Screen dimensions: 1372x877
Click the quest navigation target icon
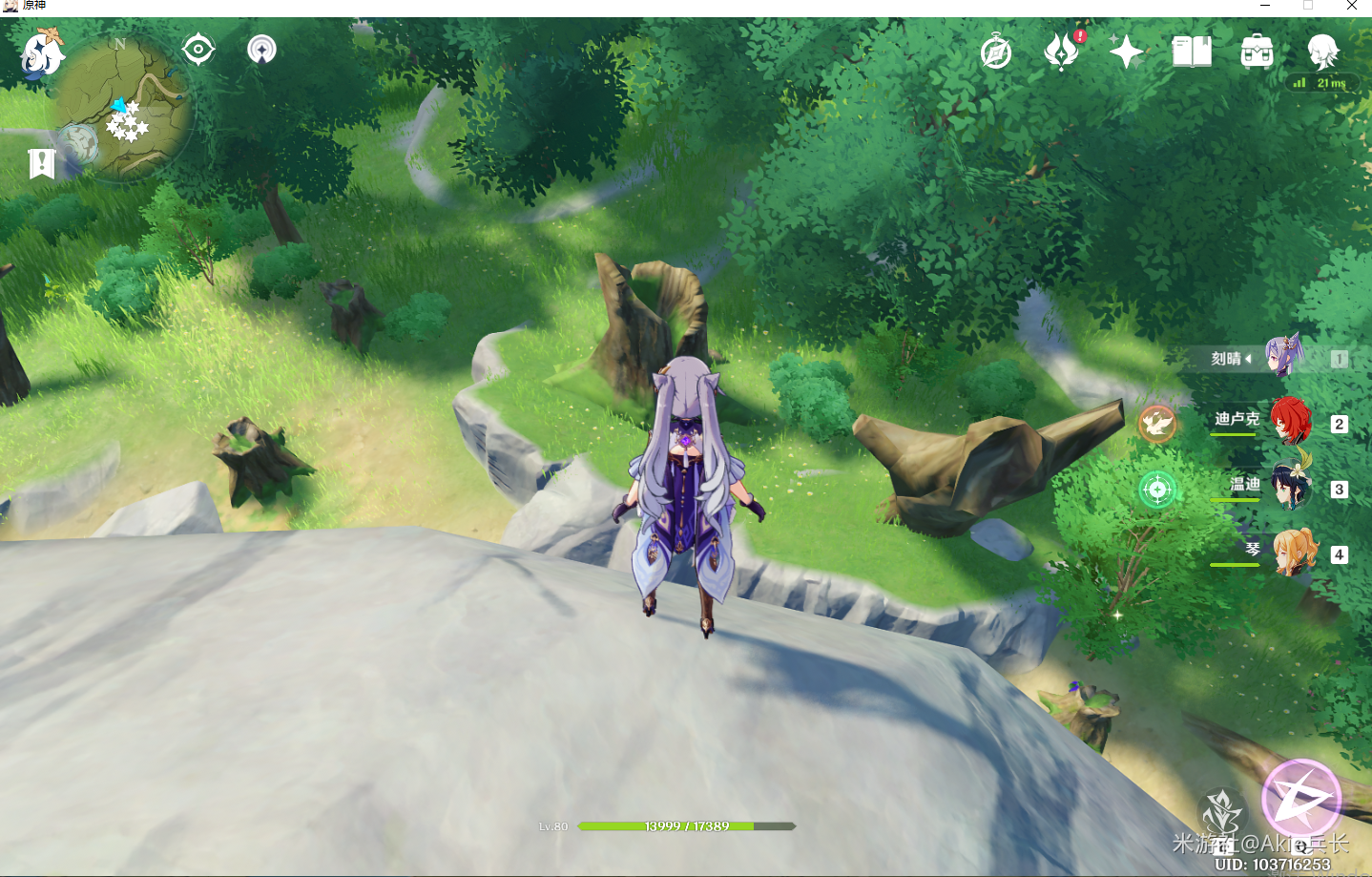click(198, 49)
